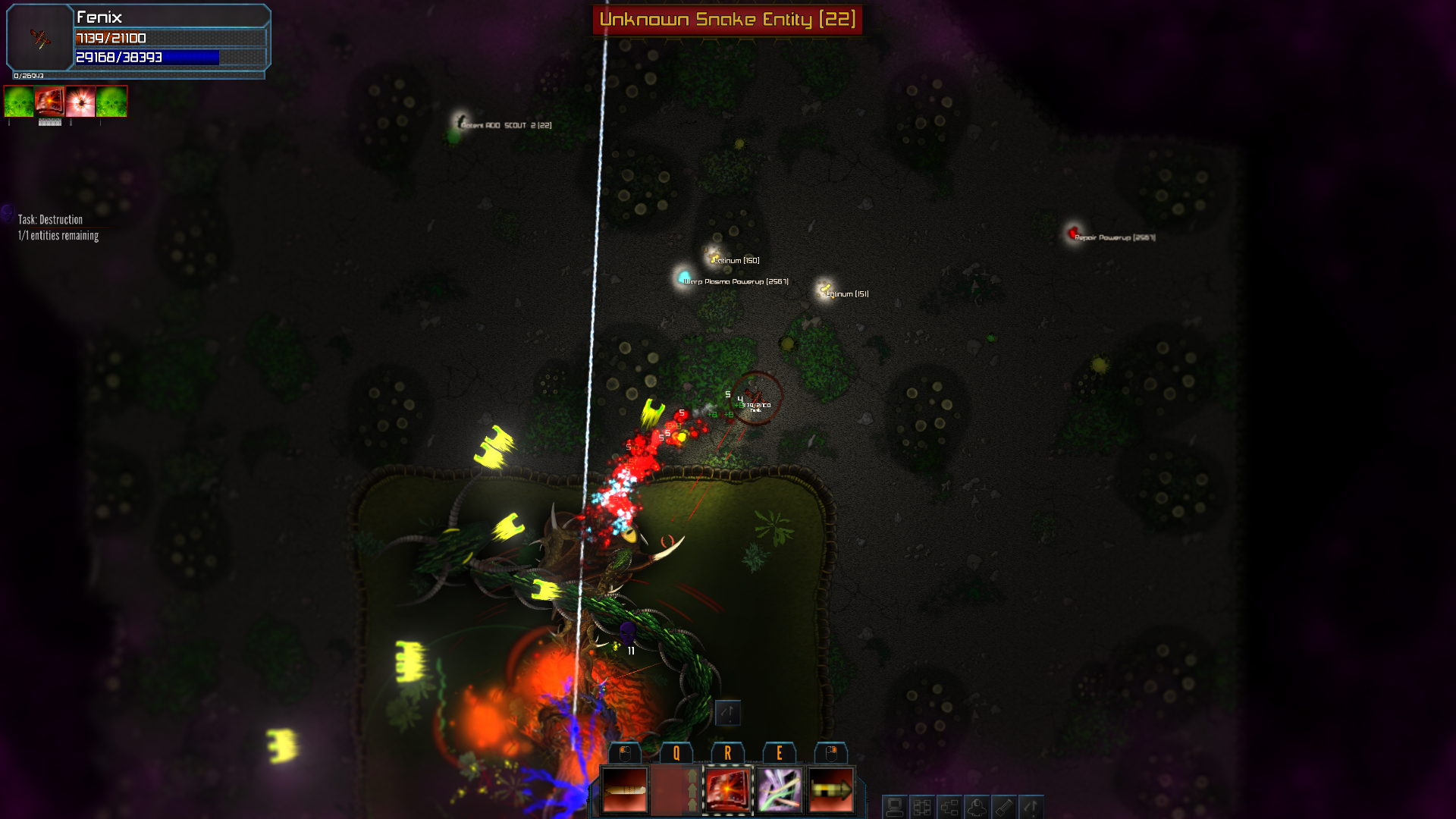
Task: Open the spaceship panel
Action: 978,805
